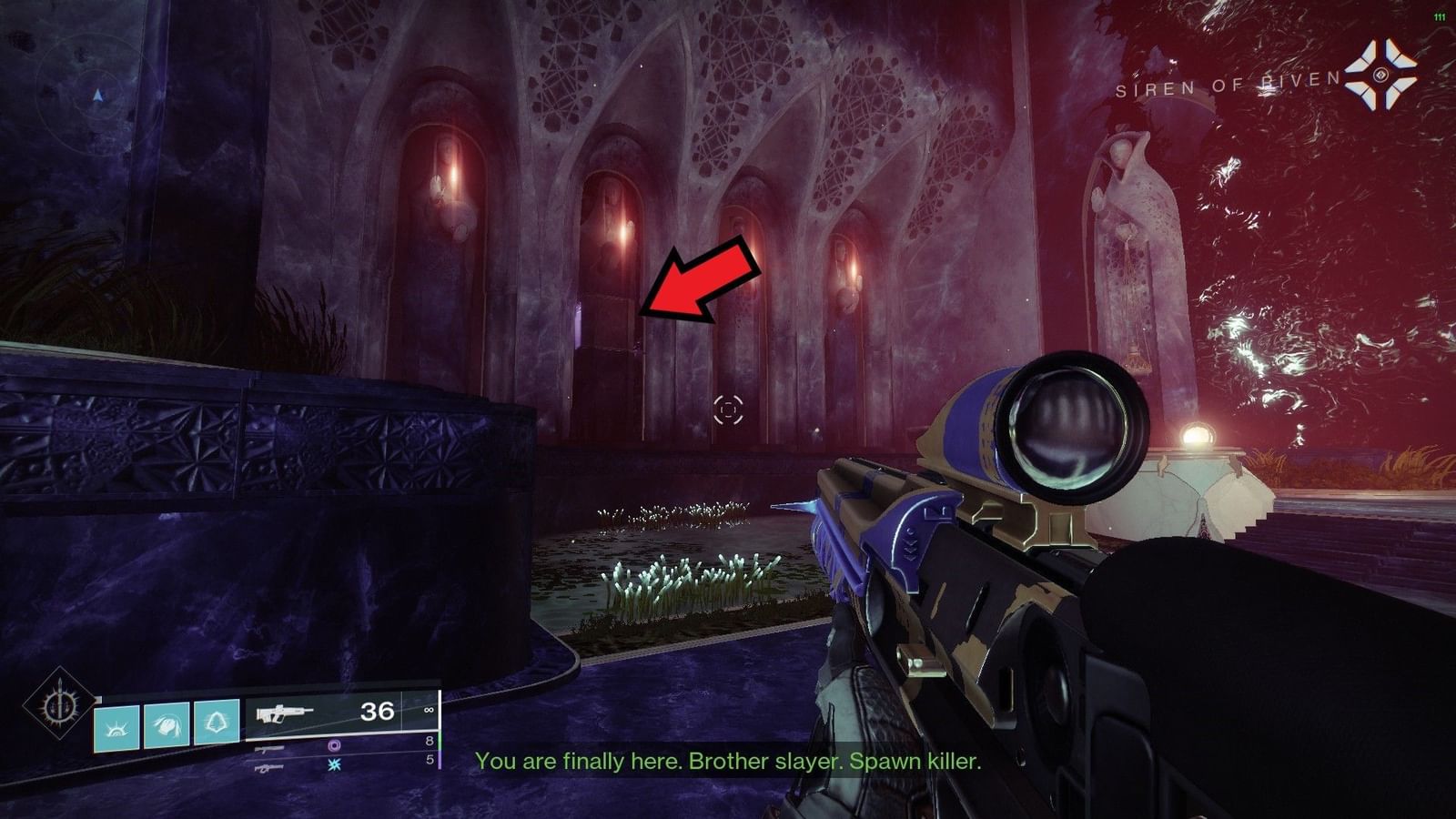
Task: Click the purple Void element symbol
Action: tap(335, 746)
